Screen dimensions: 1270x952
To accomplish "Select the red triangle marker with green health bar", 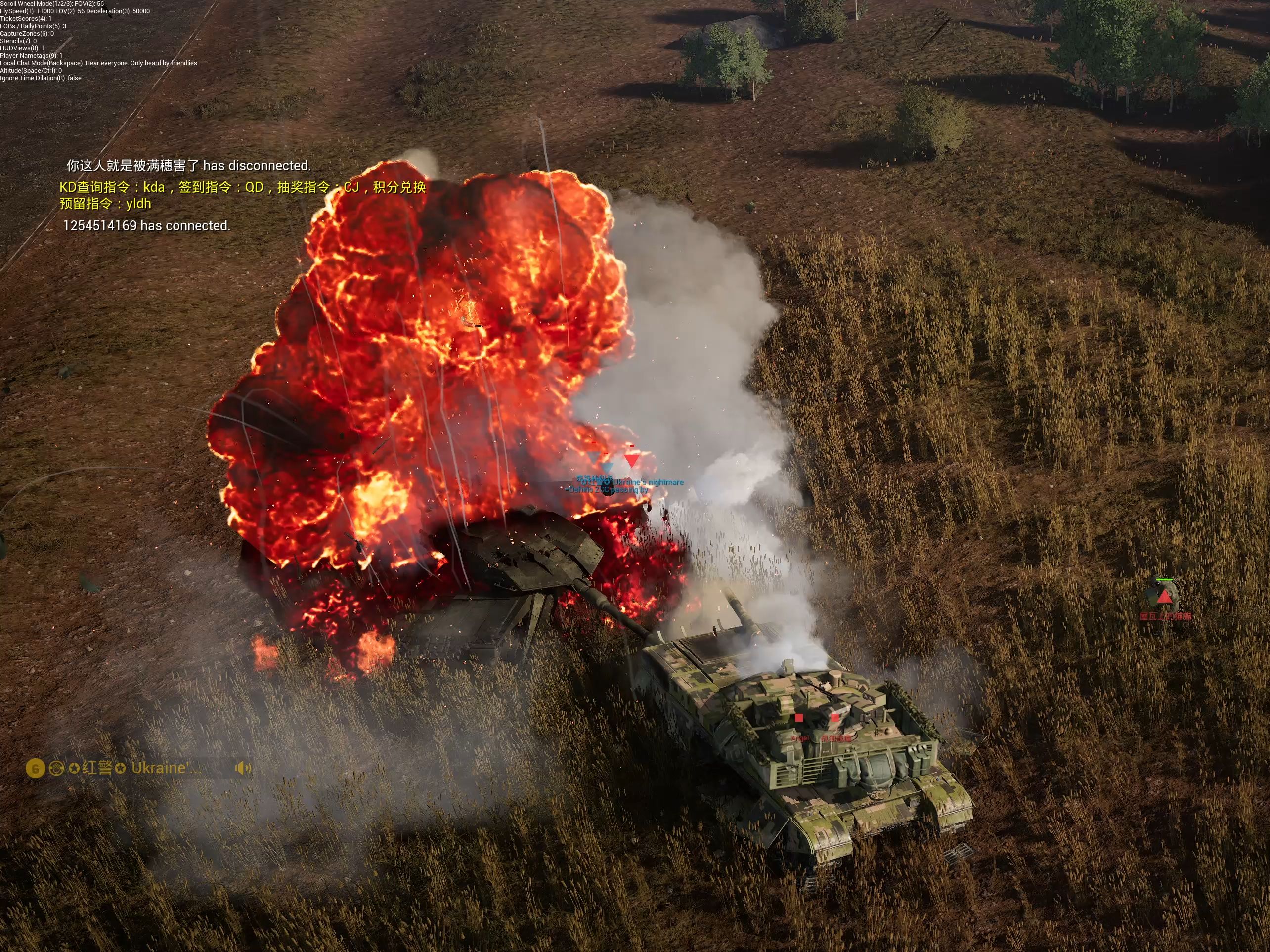I will pos(1164,597).
